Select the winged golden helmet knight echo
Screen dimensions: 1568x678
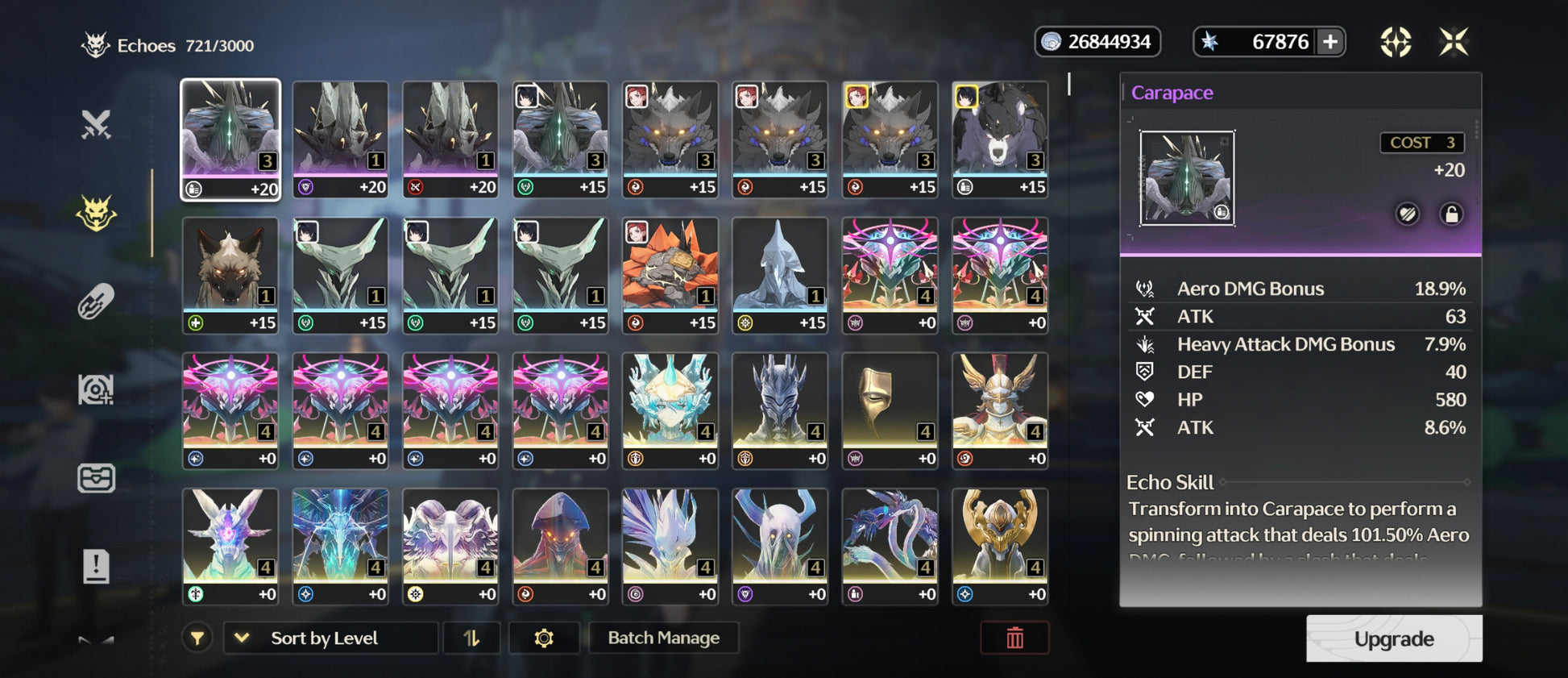[1000, 410]
